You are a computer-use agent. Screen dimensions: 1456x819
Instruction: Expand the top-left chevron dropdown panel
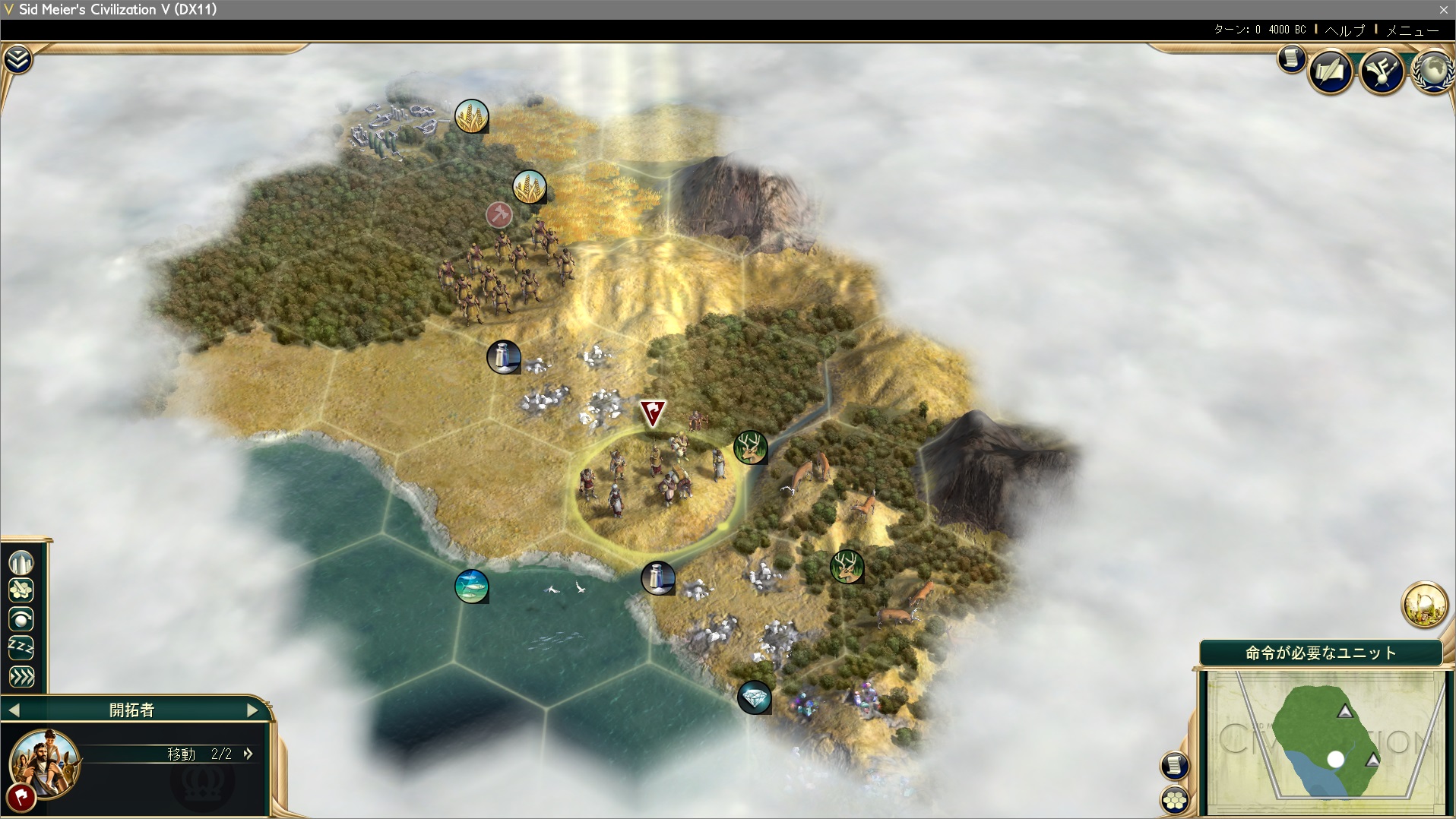[x=17, y=59]
